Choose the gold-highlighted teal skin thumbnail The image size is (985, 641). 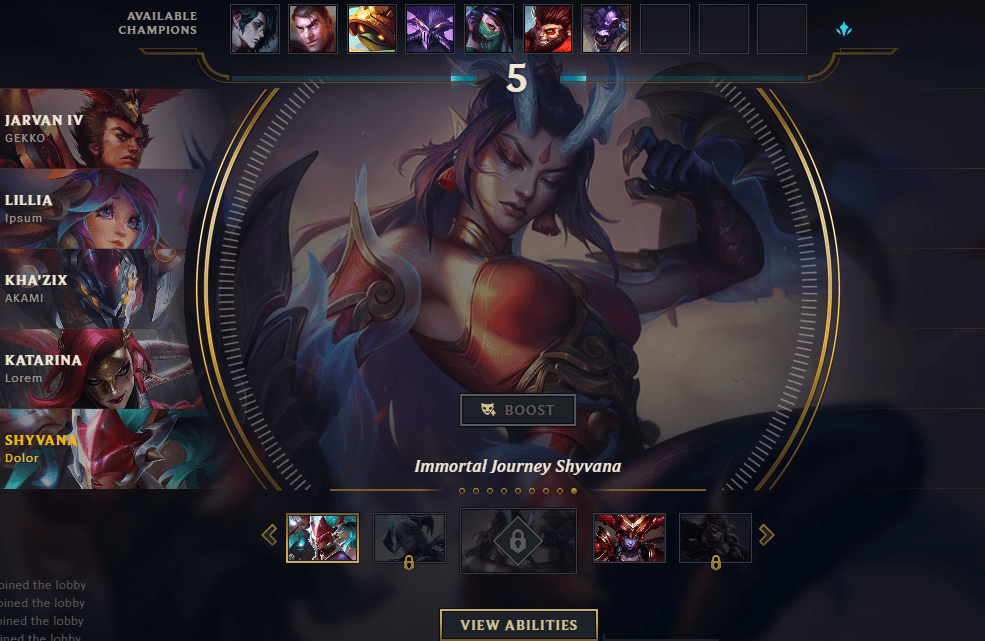point(322,538)
